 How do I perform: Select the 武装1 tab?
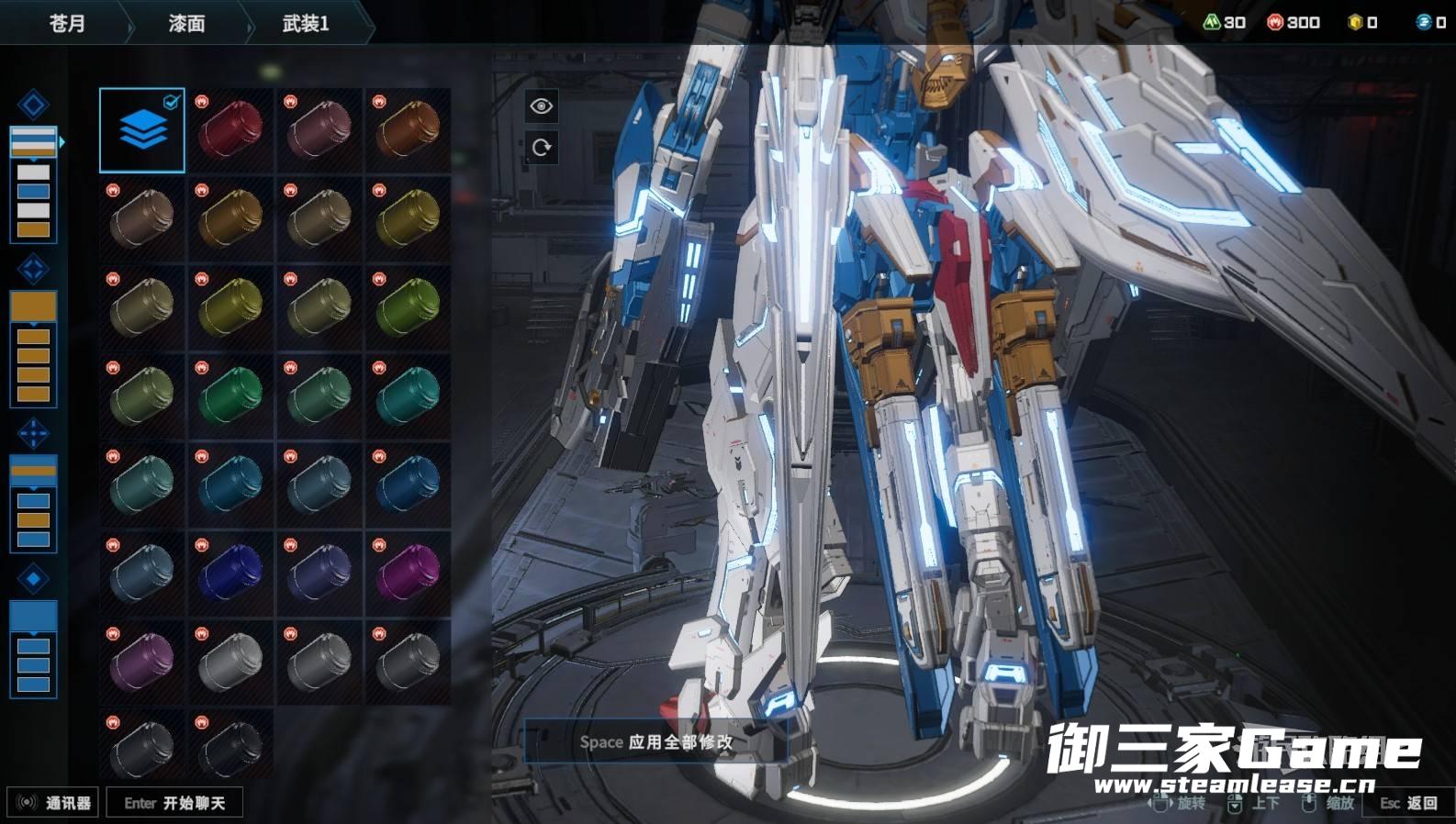(306, 23)
